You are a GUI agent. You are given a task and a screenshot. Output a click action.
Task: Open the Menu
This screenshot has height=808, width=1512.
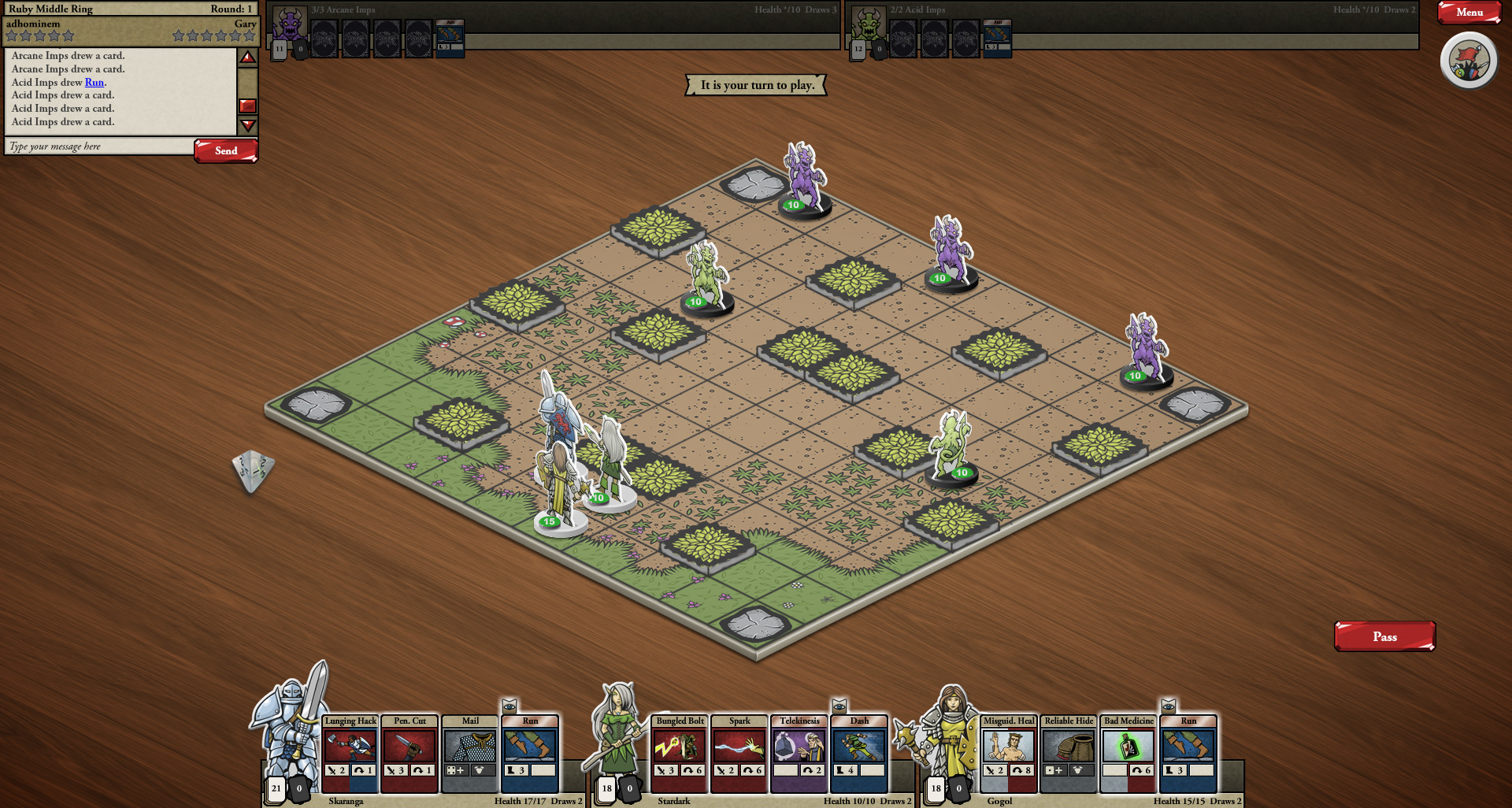[1469, 13]
